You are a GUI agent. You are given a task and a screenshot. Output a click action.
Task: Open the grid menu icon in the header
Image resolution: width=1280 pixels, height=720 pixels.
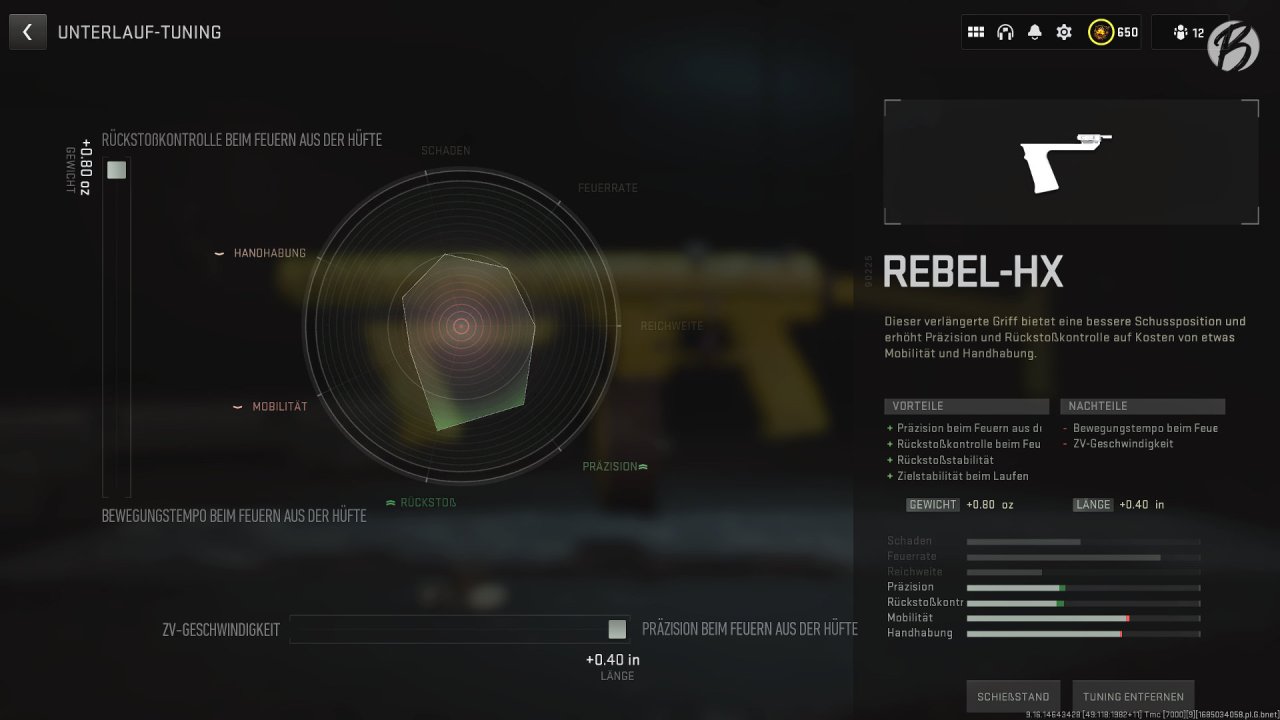(976, 31)
